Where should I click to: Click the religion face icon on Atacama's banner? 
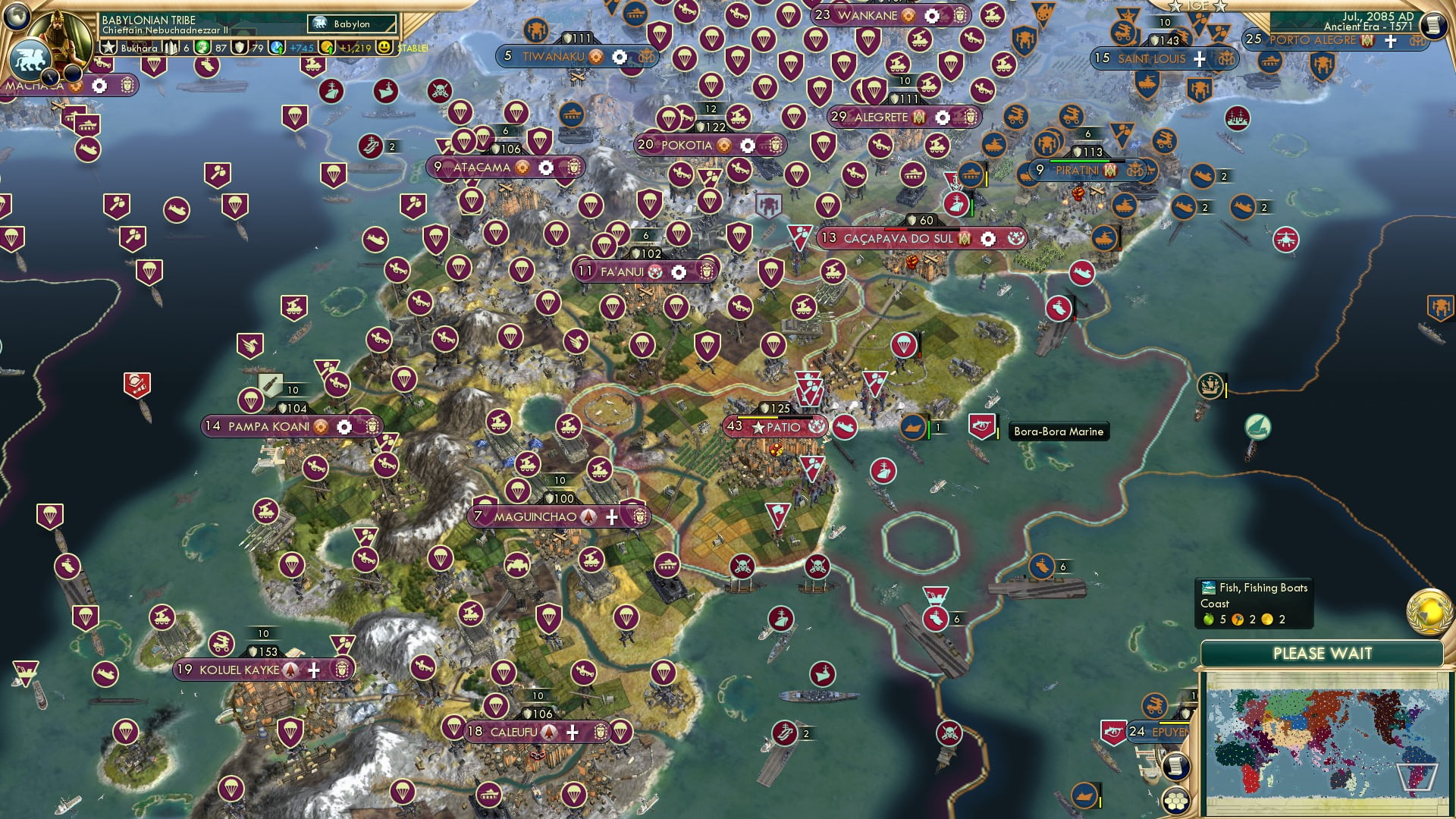click(522, 168)
